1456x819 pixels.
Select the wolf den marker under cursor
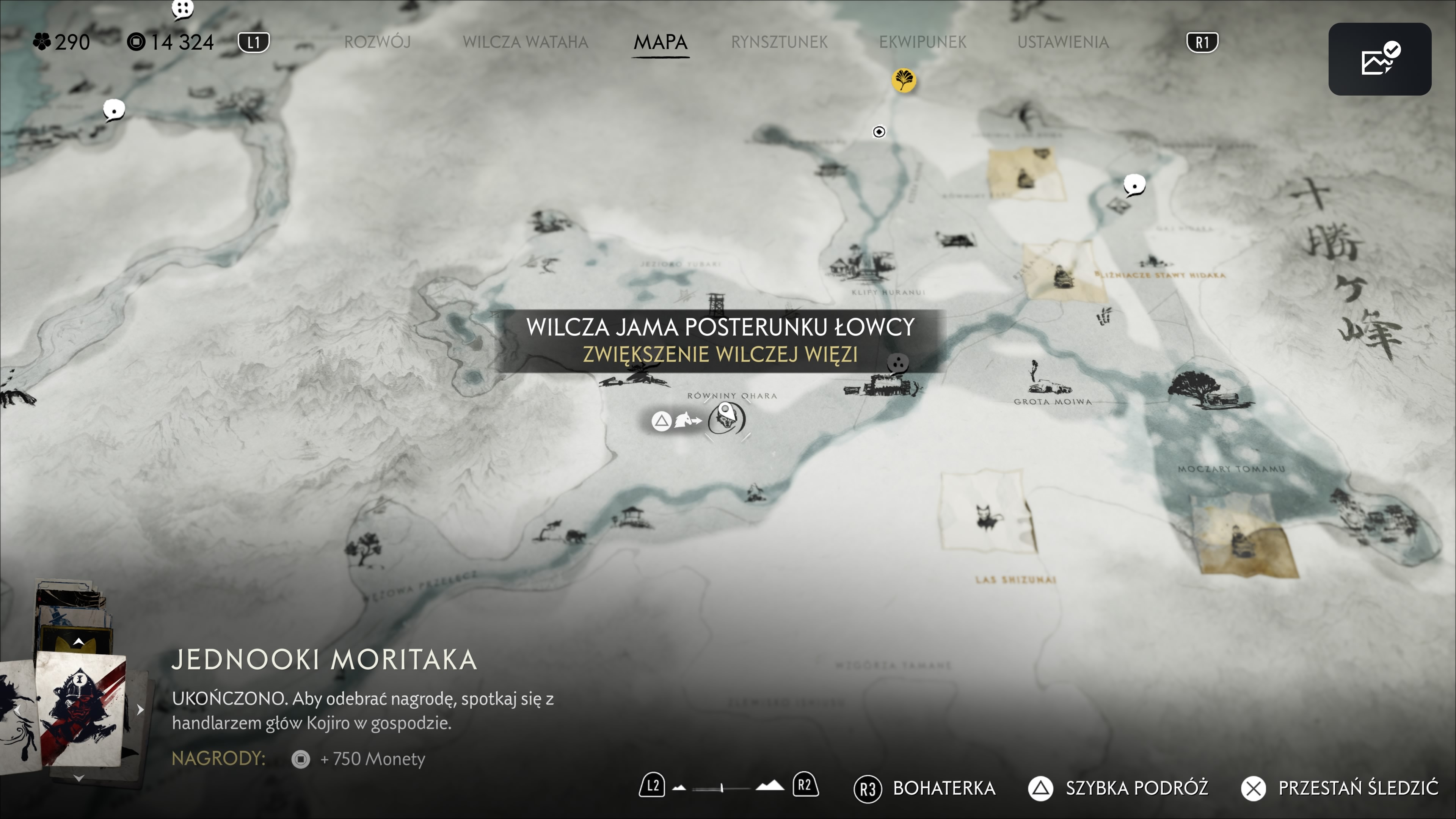(x=726, y=419)
